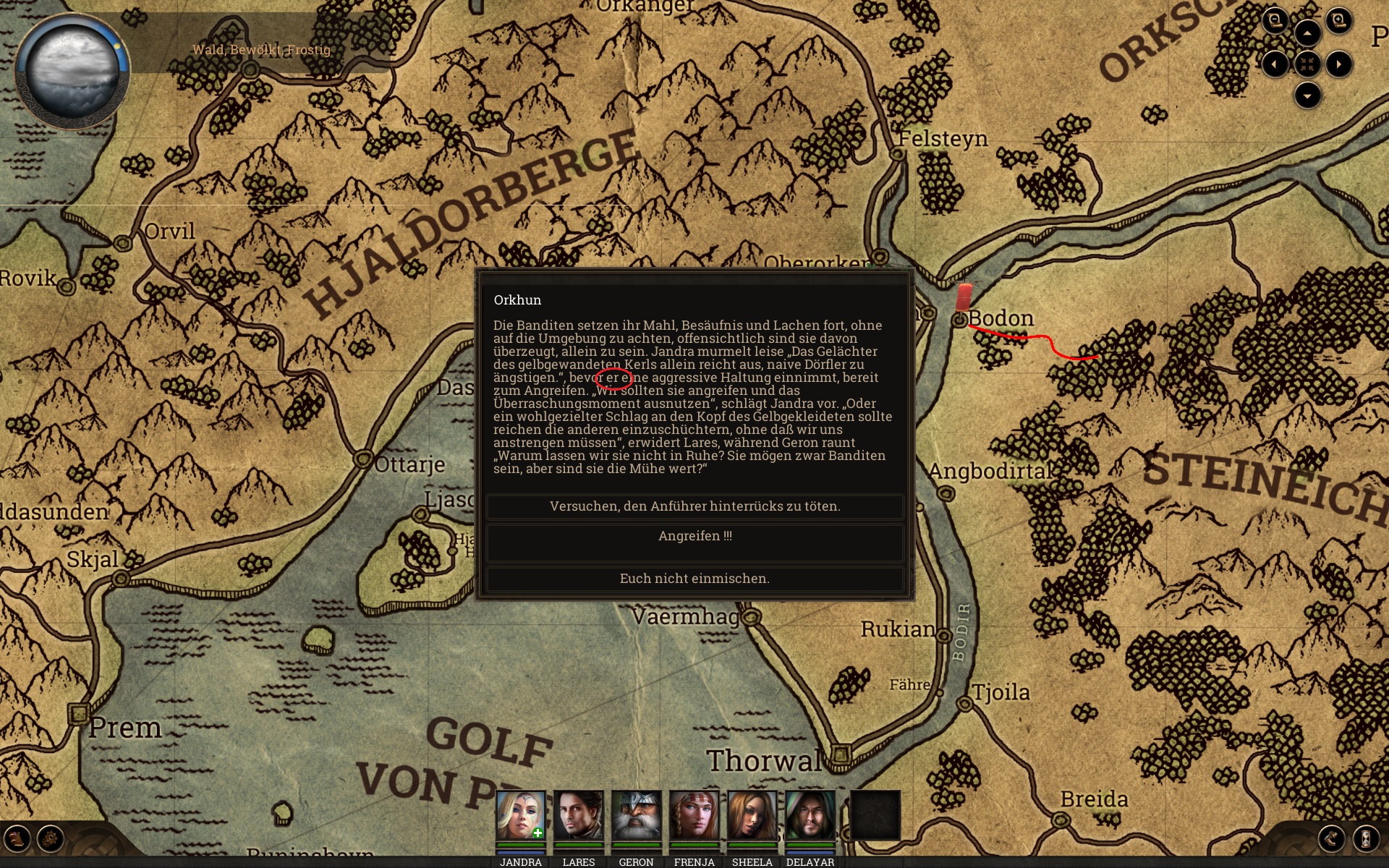
Task: Select Frenja's portrait
Action: click(694, 815)
